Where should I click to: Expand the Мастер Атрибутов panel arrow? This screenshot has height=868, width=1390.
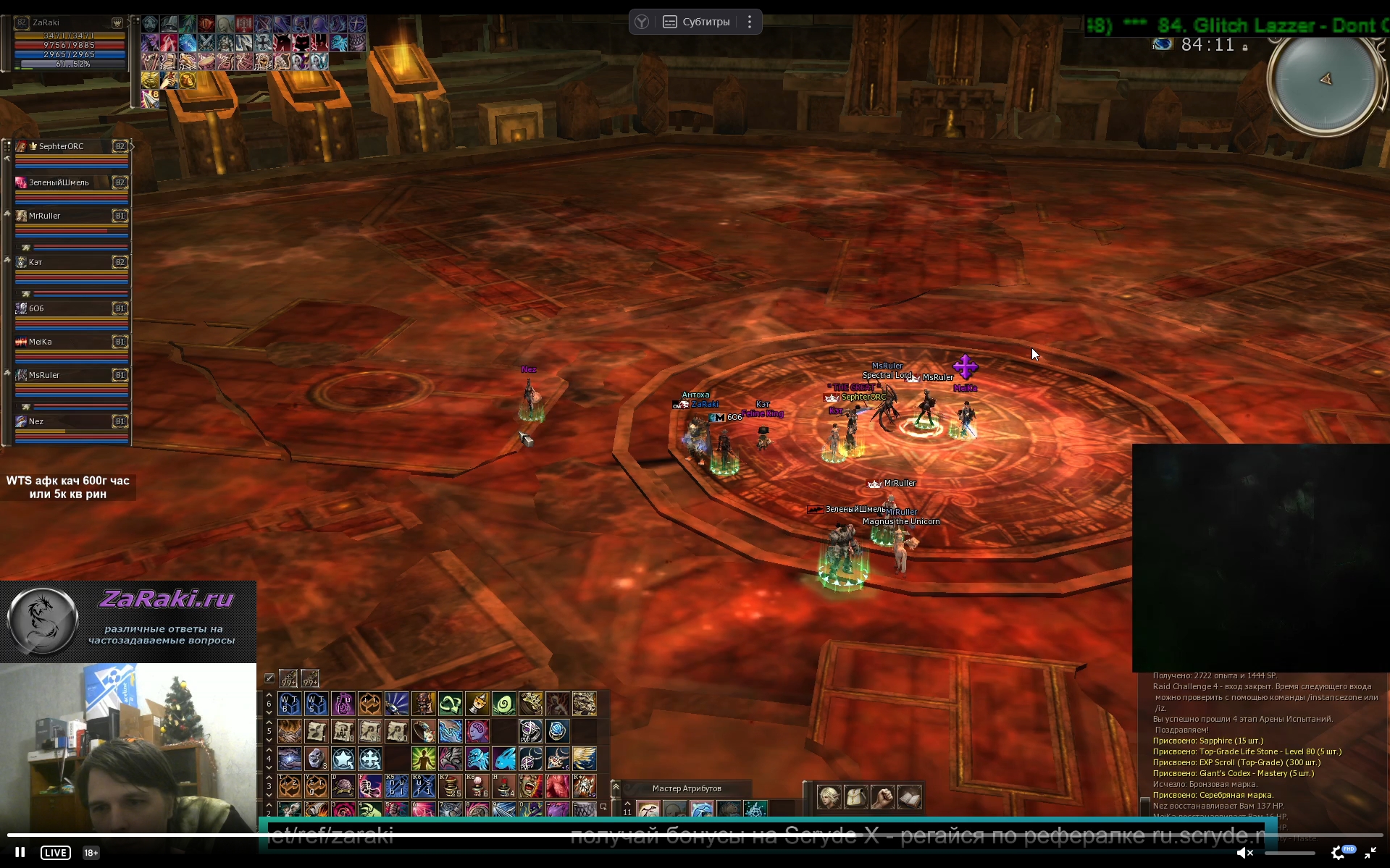pyautogui.click(x=616, y=788)
